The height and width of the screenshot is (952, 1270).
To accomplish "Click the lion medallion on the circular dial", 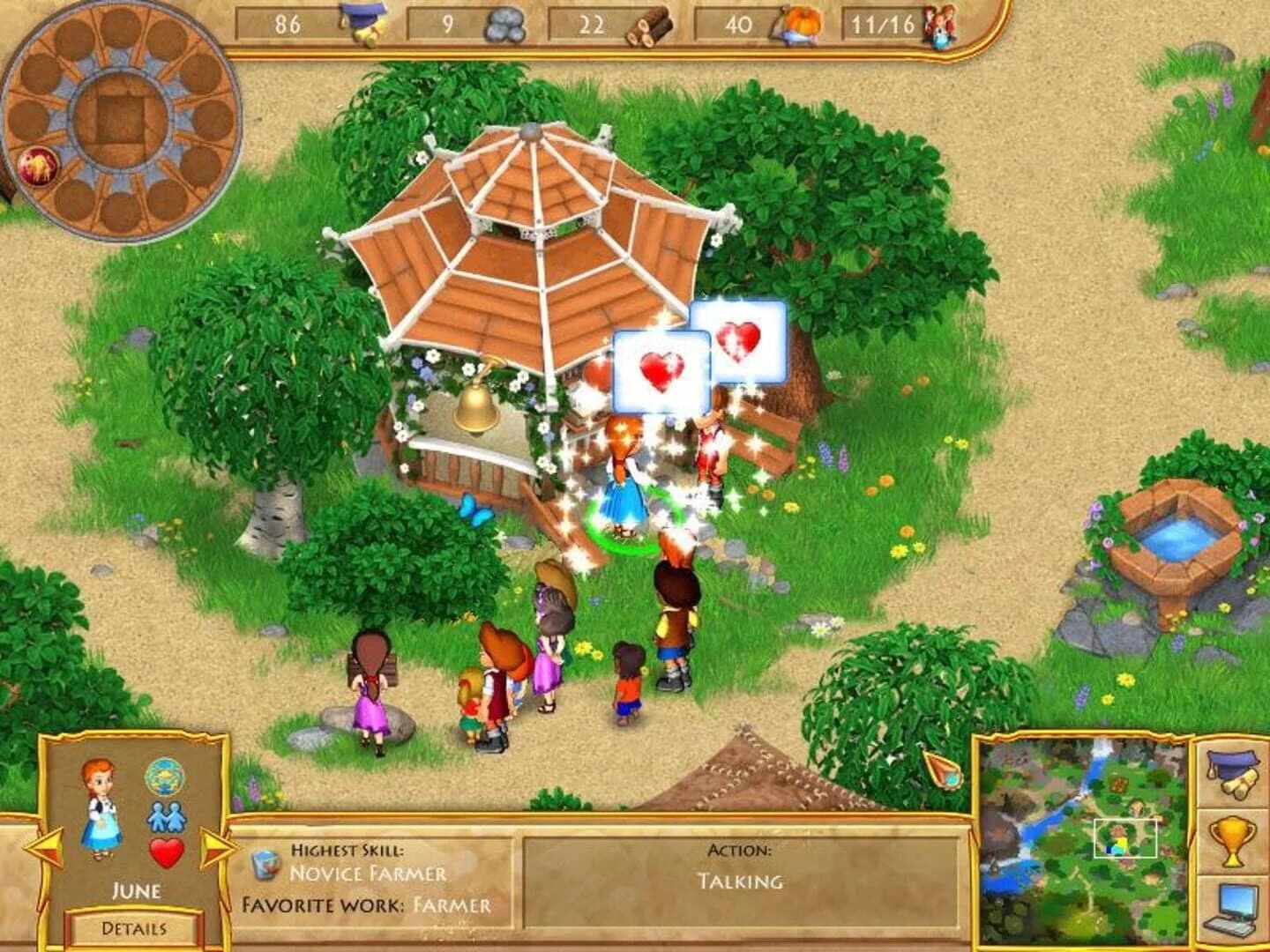I will tap(40, 167).
